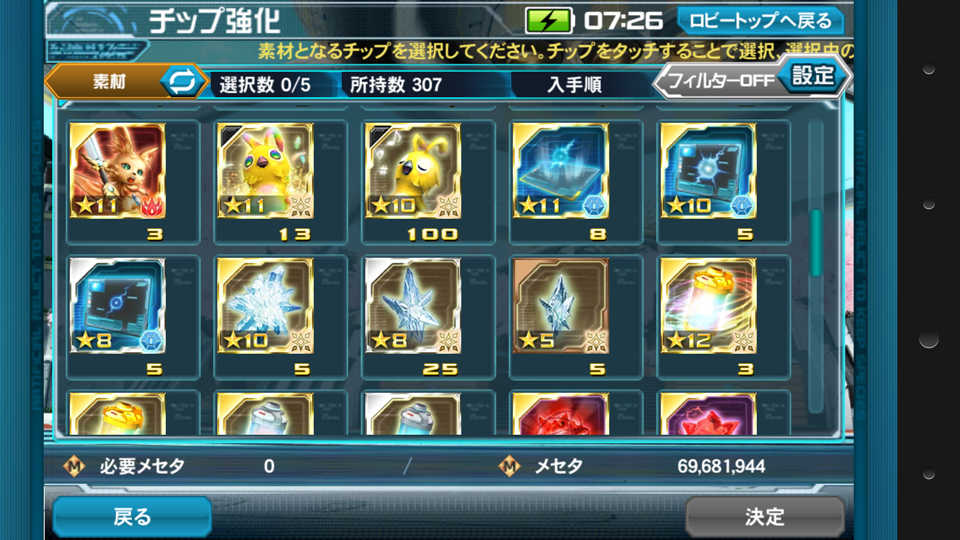Choose the sleeping rappy ★10 chip
Screen dimensions: 960x540
click(x=412, y=172)
